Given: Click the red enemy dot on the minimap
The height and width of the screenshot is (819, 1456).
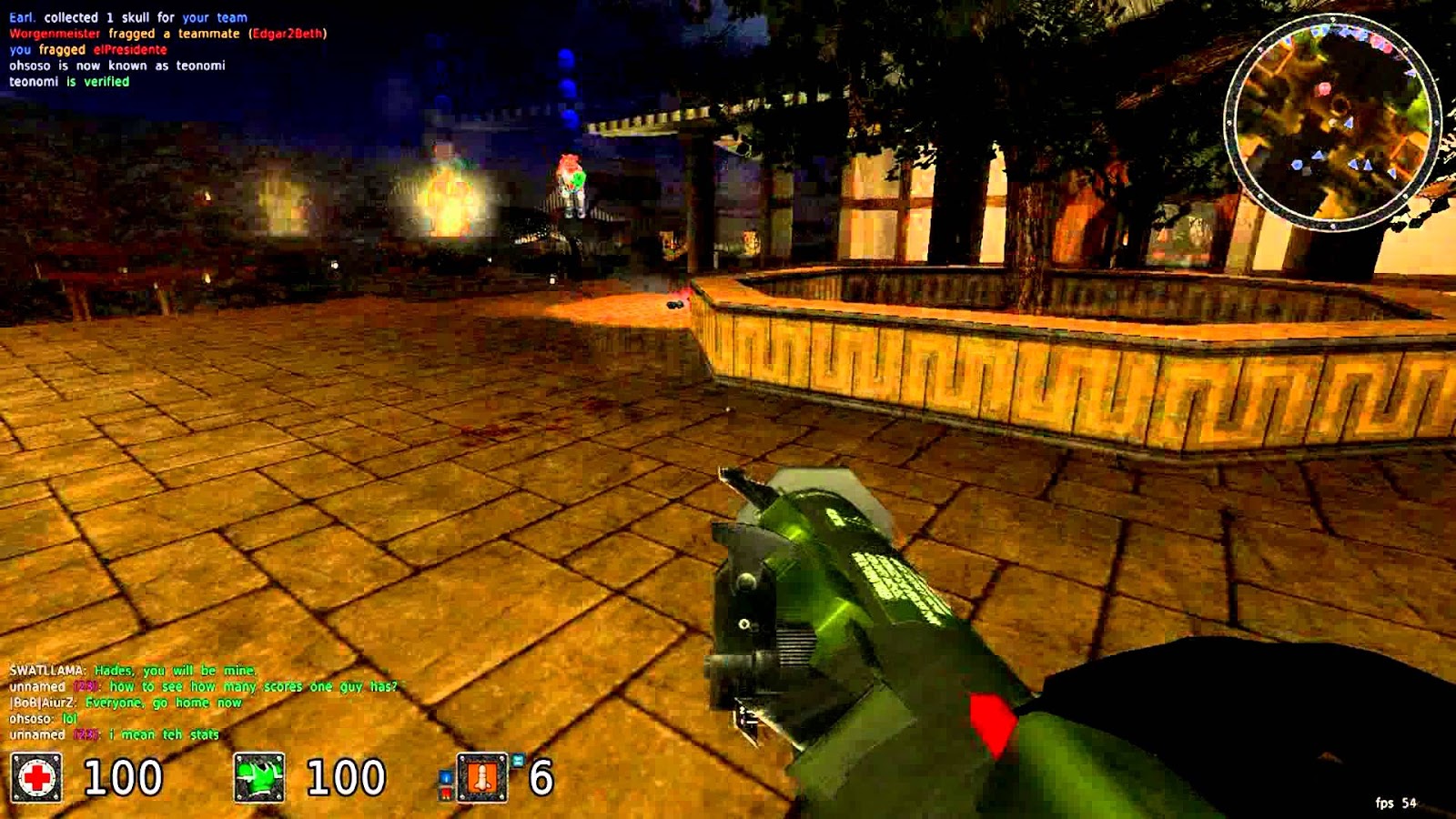Looking at the screenshot, I should click(x=1324, y=88).
